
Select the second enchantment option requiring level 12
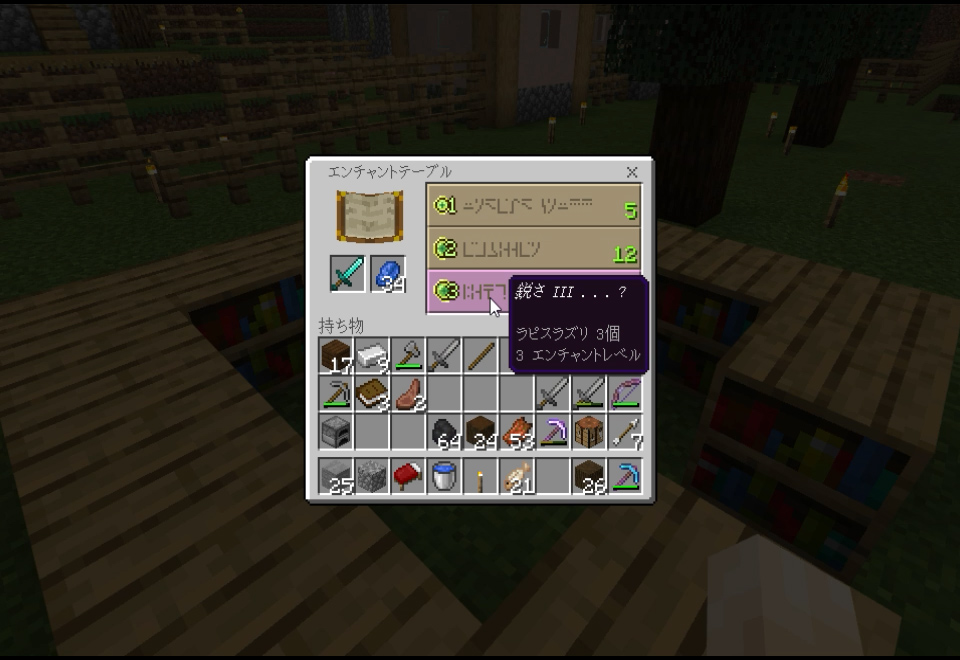coord(533,249)
